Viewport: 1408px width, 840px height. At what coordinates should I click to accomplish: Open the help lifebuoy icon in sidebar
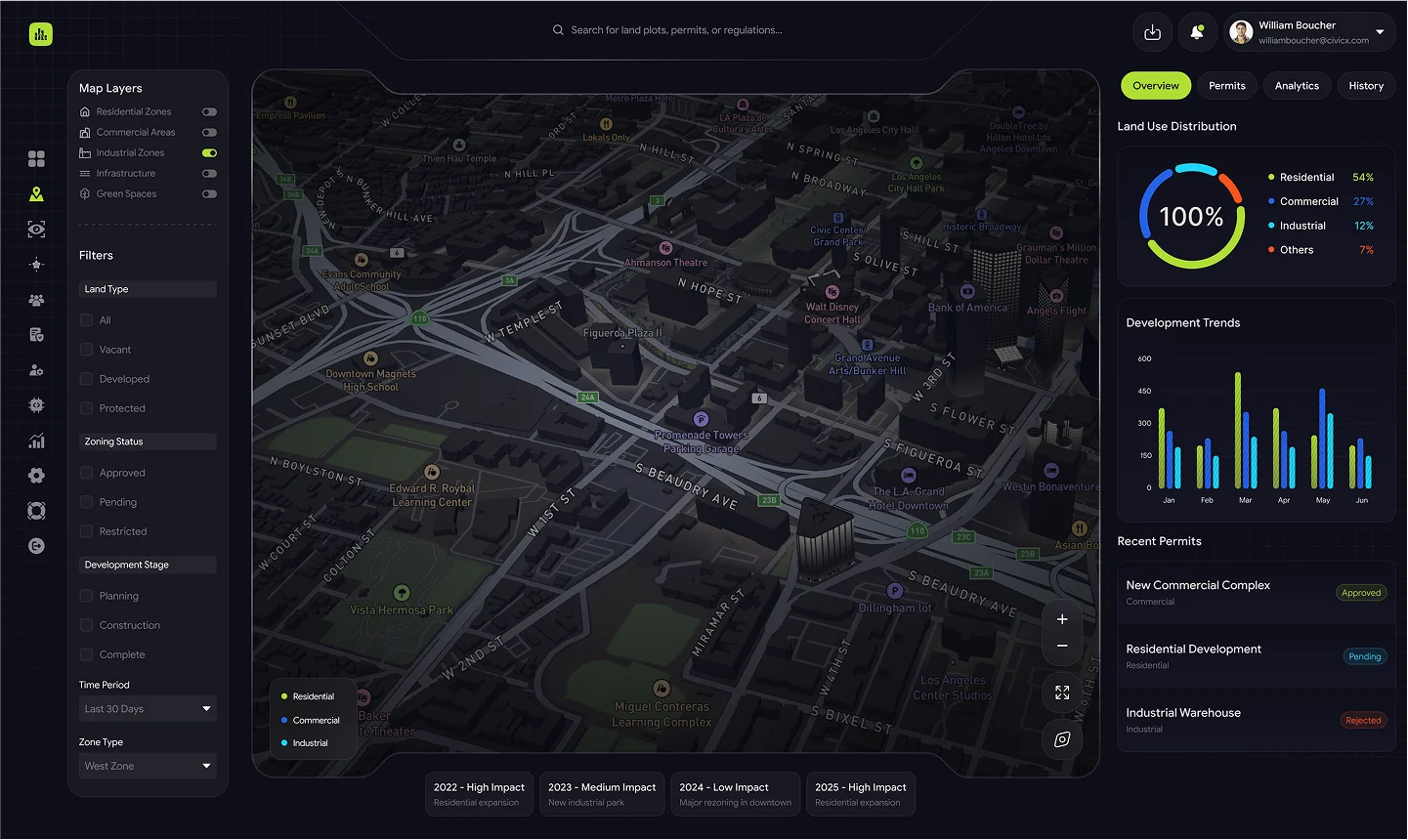pos(36,510)
